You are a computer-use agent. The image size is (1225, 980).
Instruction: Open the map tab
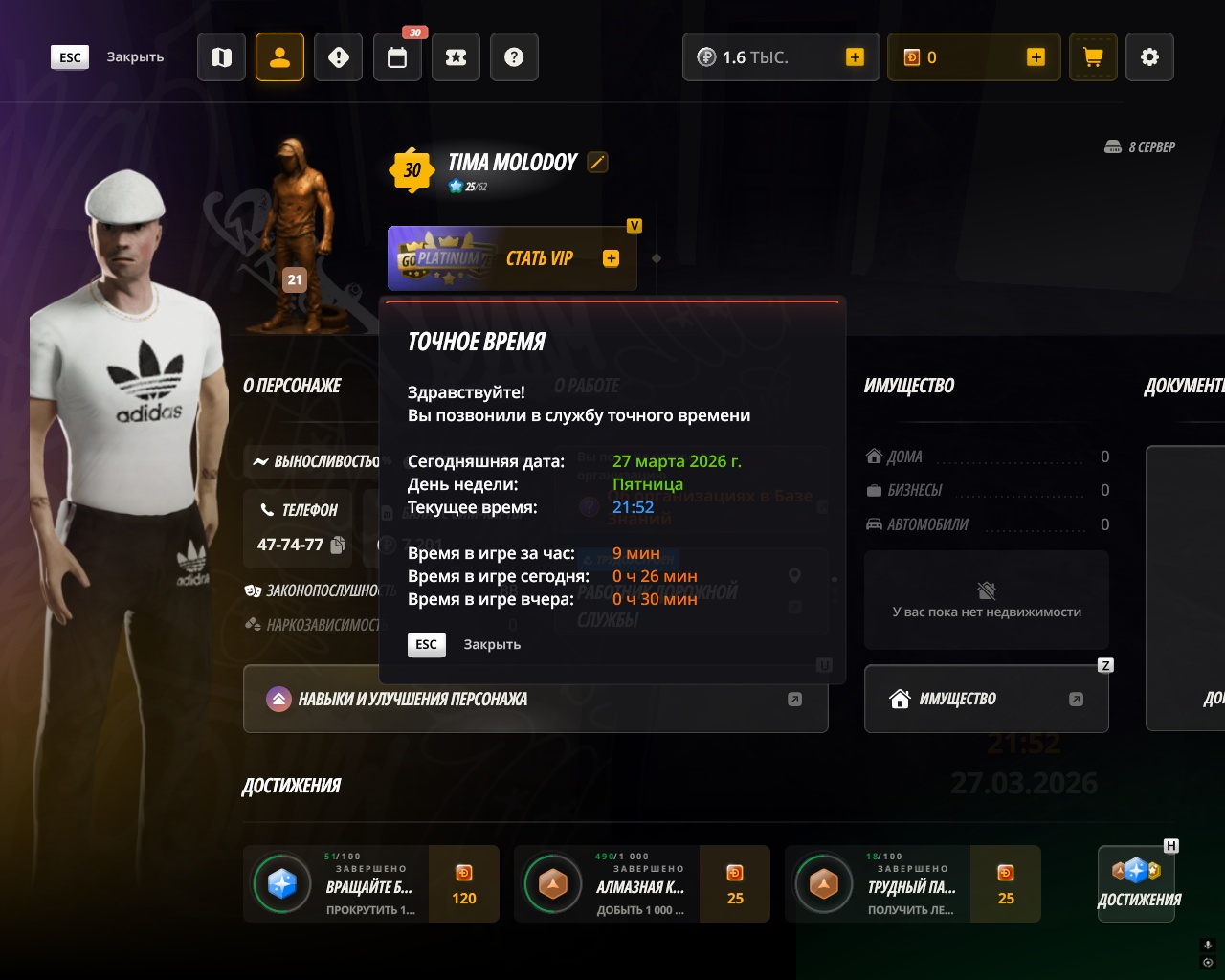pos(222,57)
